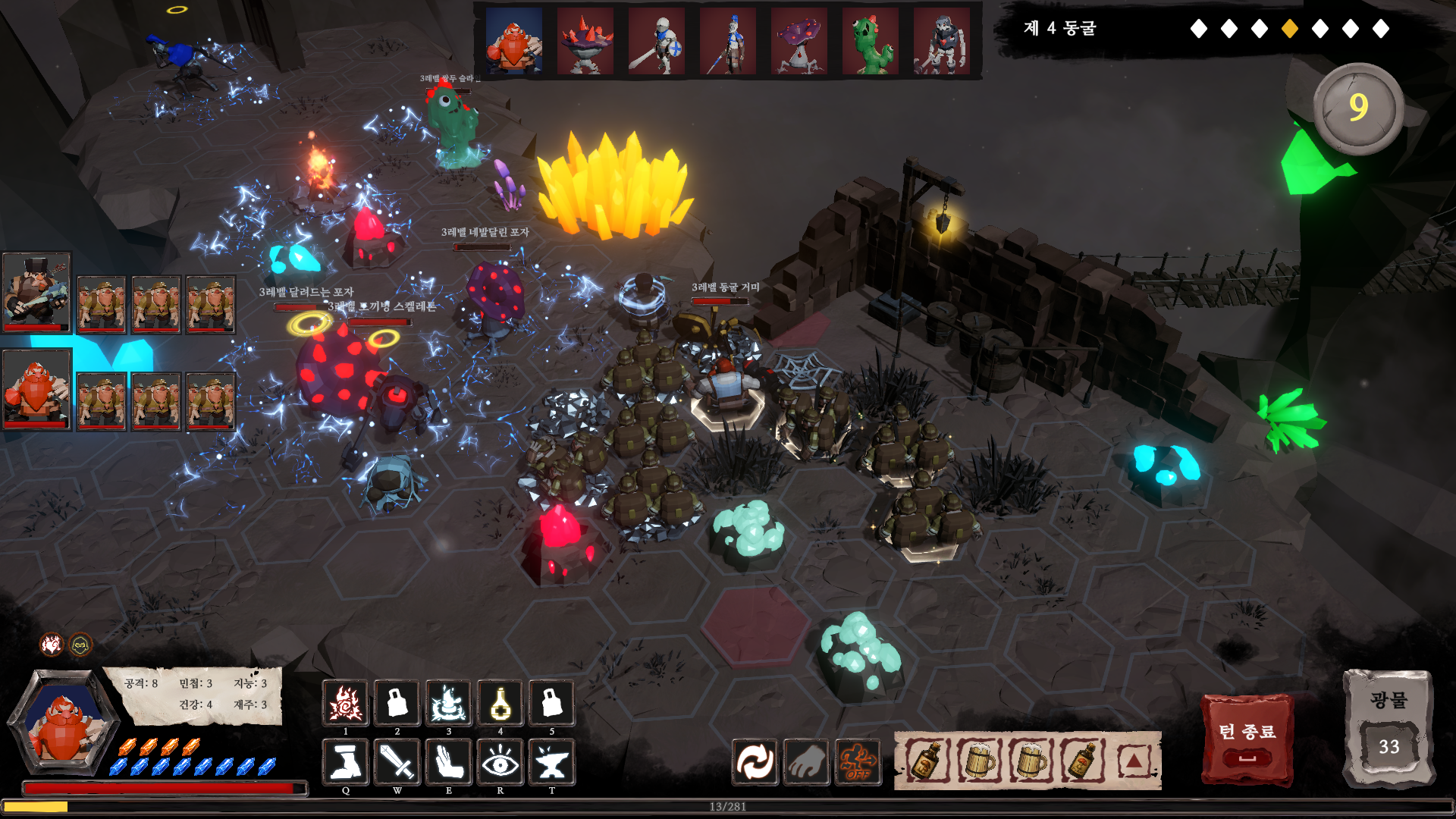
Task: Expand the item bar with red triangle
Action: pos(1134,761)
